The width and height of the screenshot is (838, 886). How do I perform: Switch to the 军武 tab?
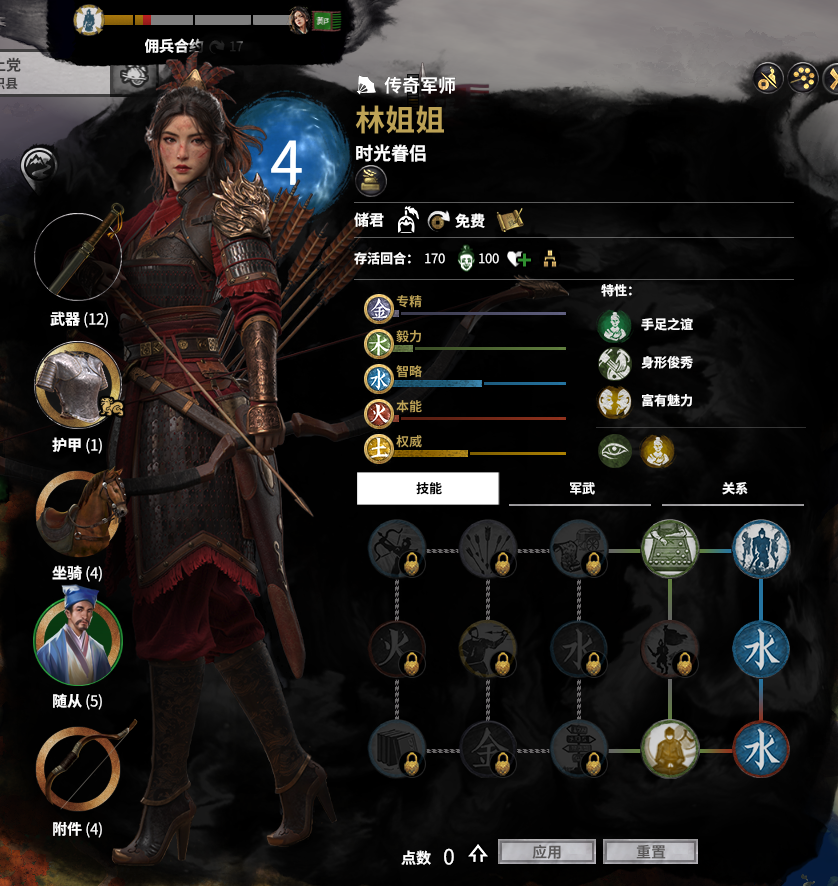coord(581,488)
